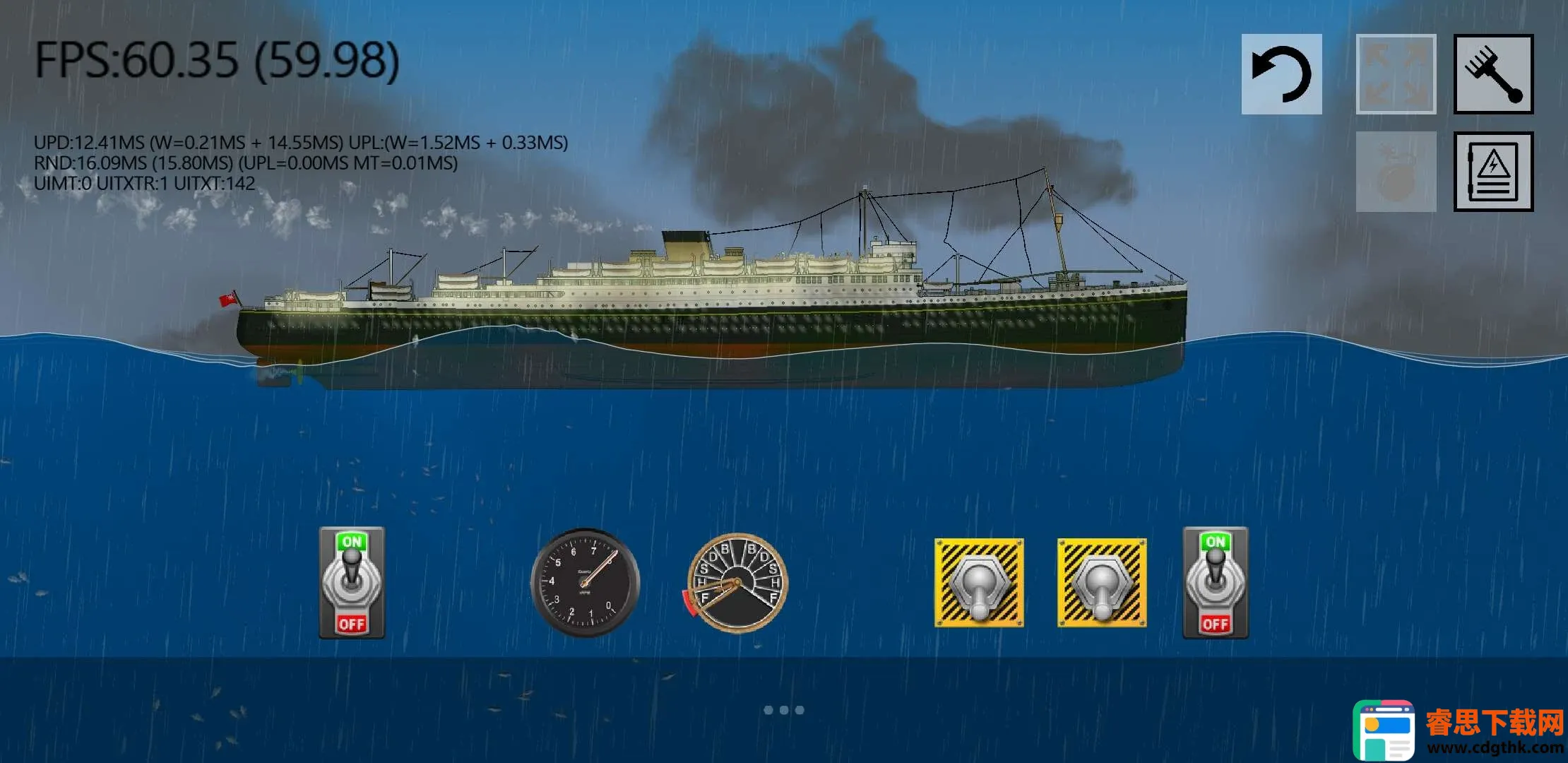Tap the faded bomb icon
1568x763 pixels.
1396,171
